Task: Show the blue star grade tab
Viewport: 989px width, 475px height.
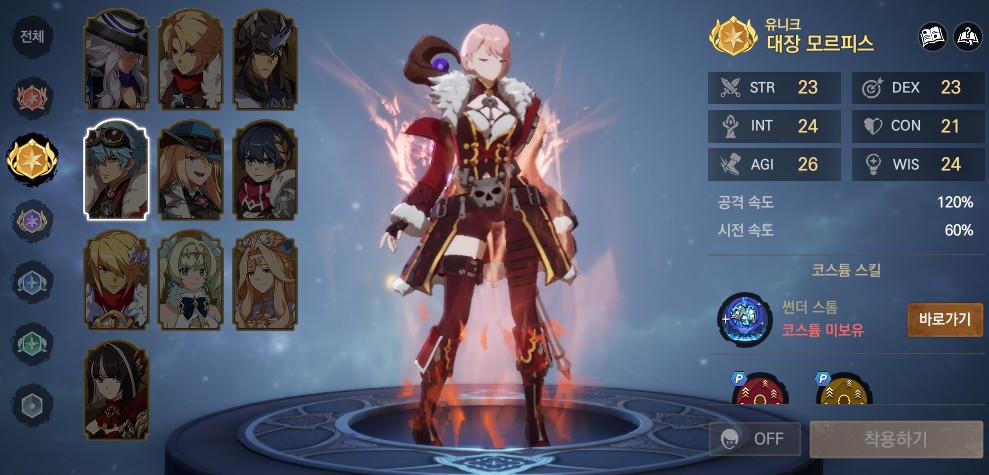Action: point(32,280)
